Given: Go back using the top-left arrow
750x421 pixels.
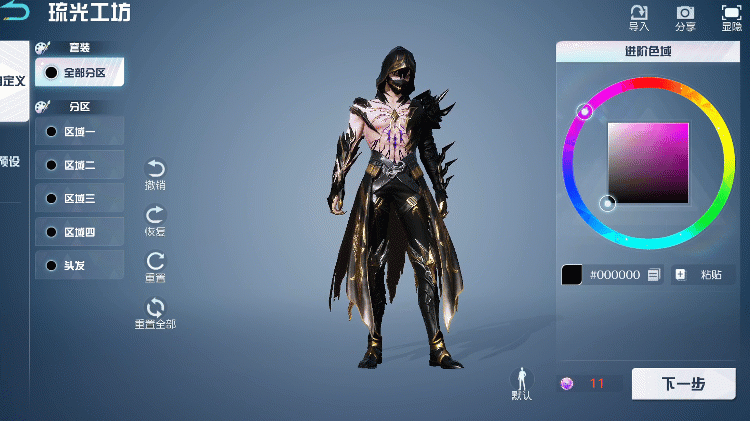Looking at the screenshot, I should click(x=15, y=13).
